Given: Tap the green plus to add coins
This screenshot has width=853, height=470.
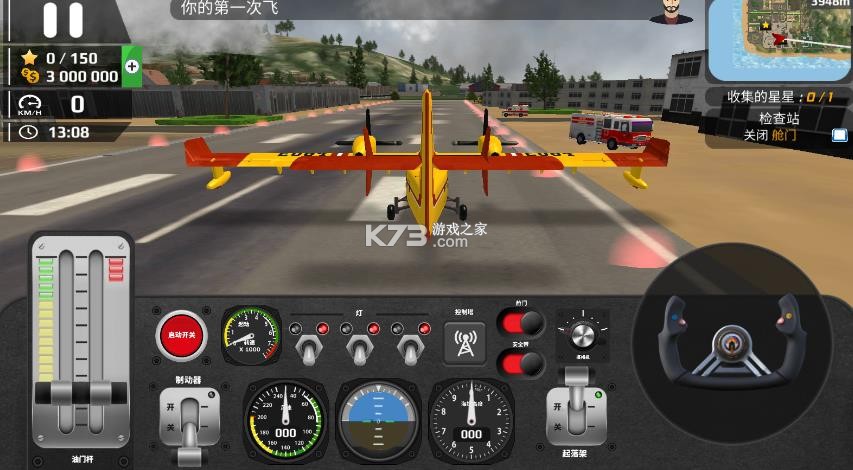Looking at the screenshot, I should click(131, 67).
